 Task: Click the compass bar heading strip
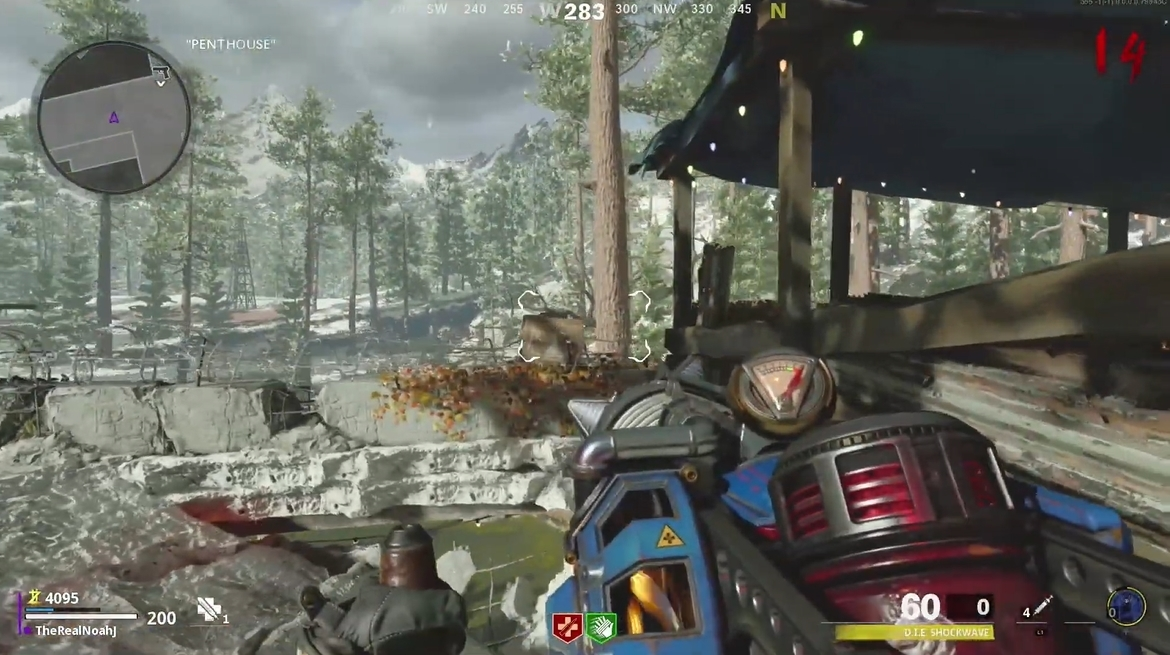point(584,11)
